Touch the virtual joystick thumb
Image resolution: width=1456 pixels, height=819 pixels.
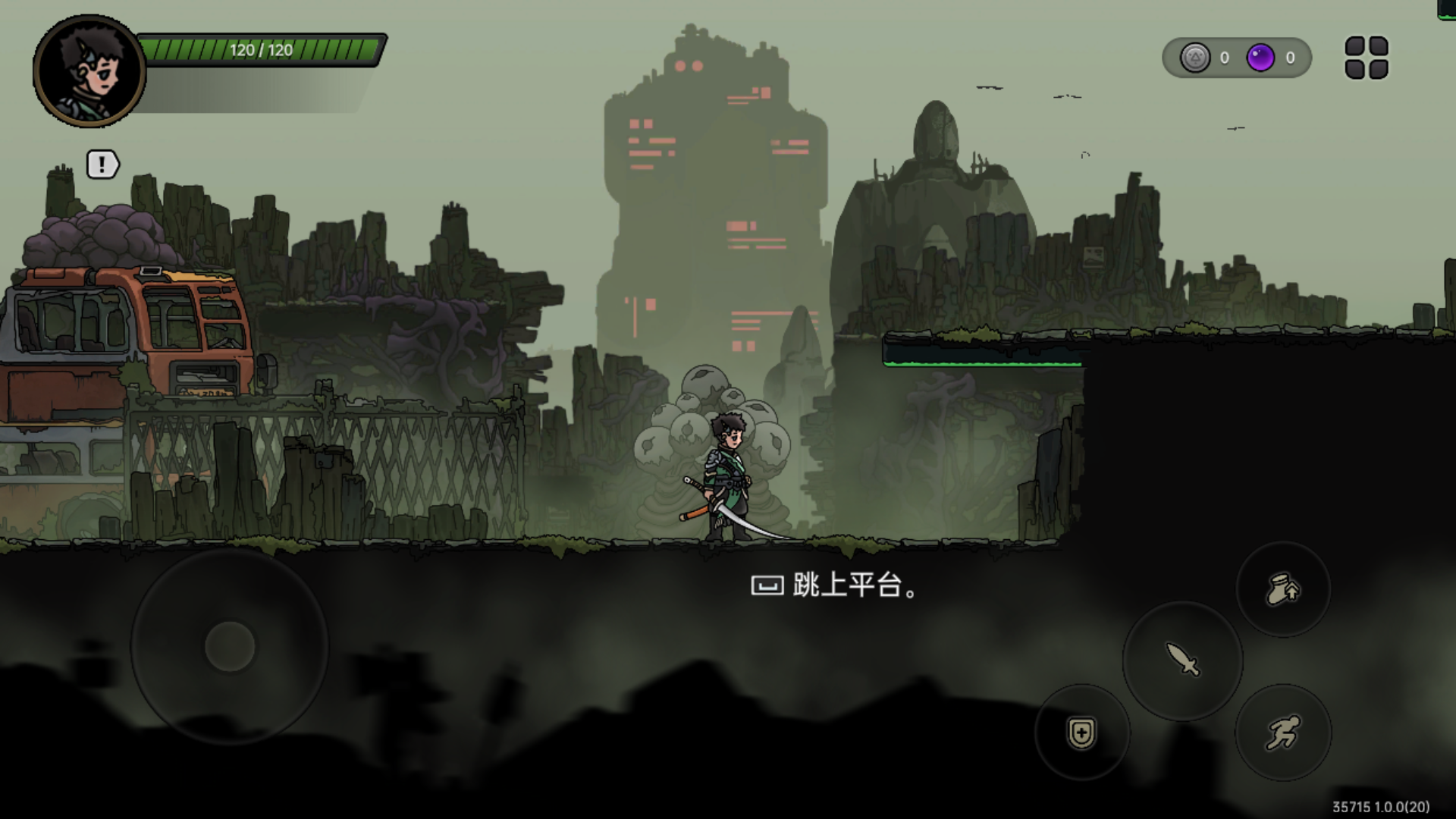230,647
